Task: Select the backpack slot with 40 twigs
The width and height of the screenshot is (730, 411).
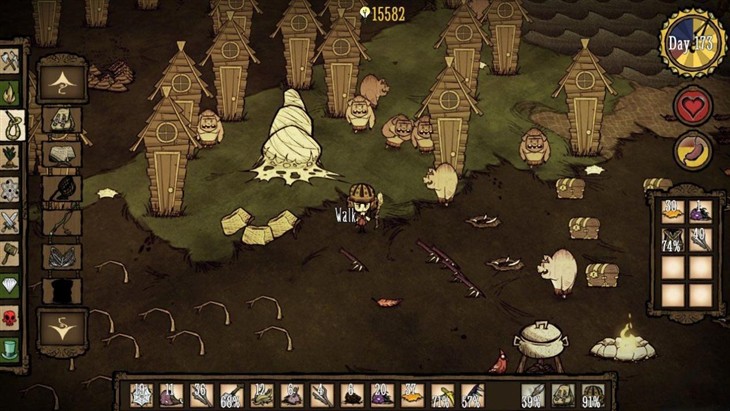Action: pyautogui.click(x=700, y=241)
